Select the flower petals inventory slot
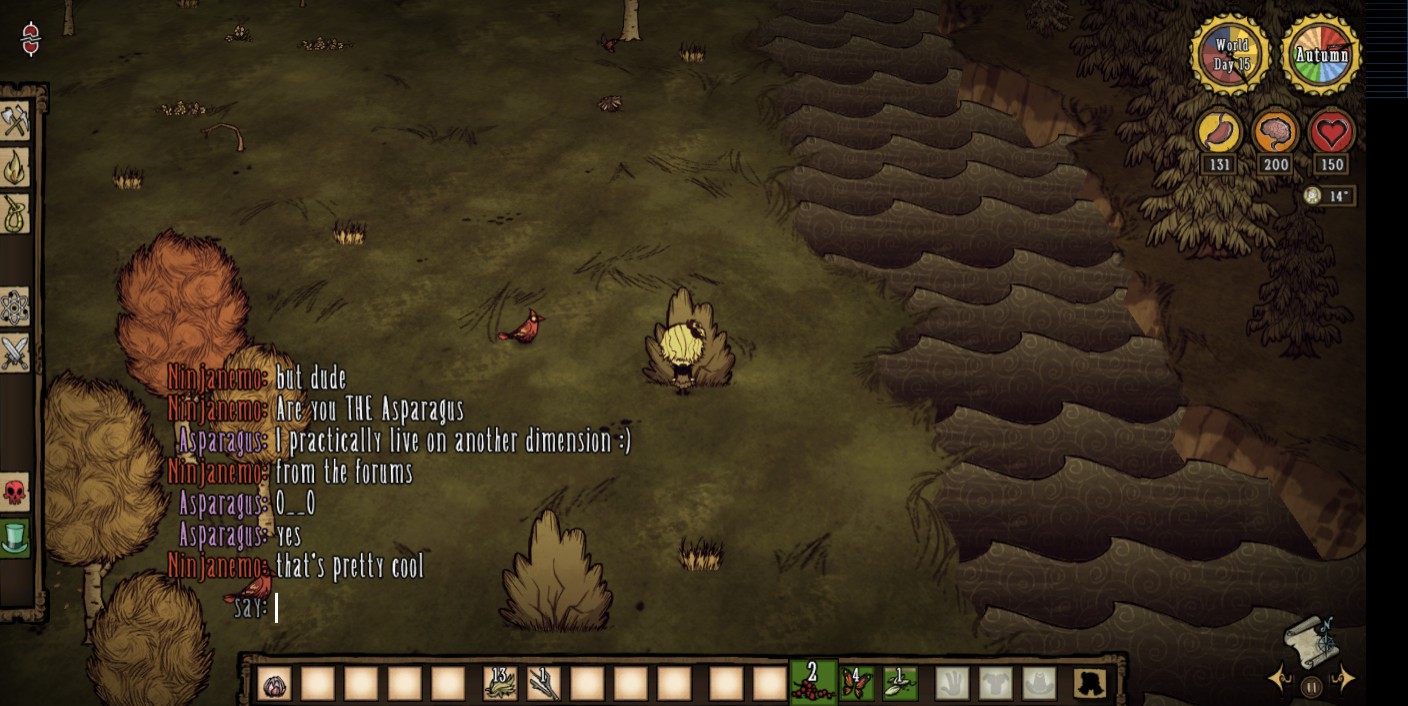 [x=274, y=684]
